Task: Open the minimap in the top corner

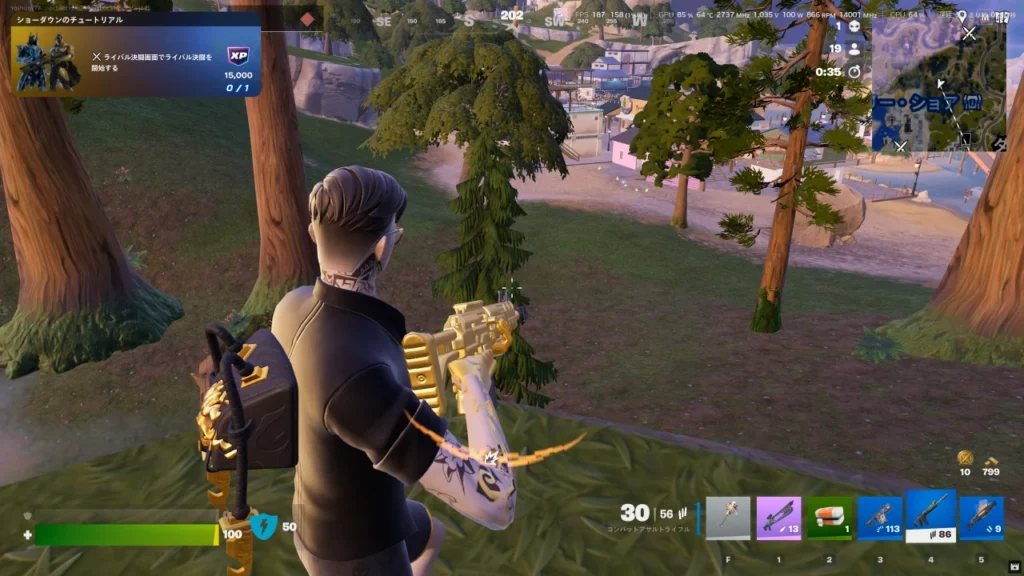Action: (938, 84)
